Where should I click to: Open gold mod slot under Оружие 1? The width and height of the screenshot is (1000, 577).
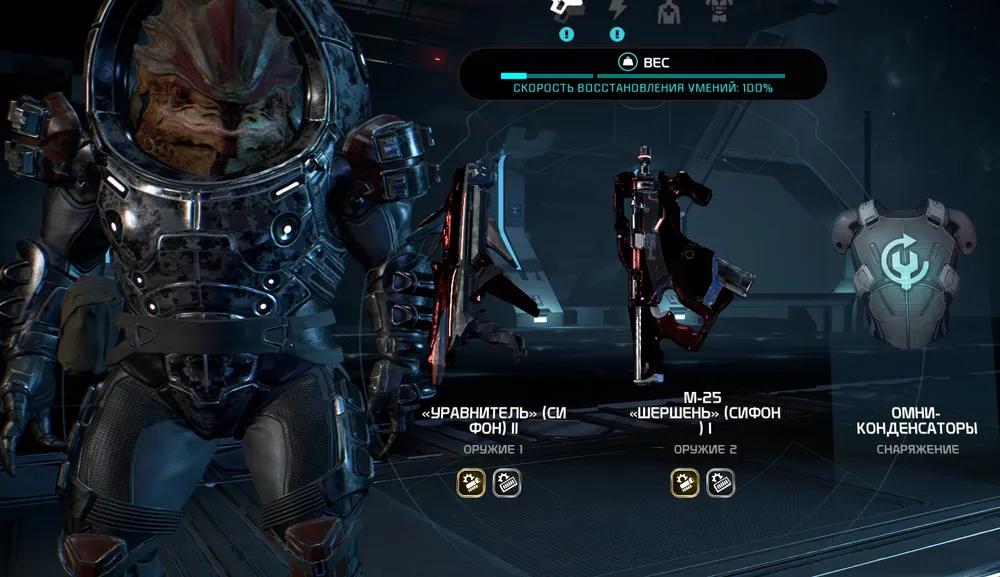pyautogui.click(x=471, y=485)
